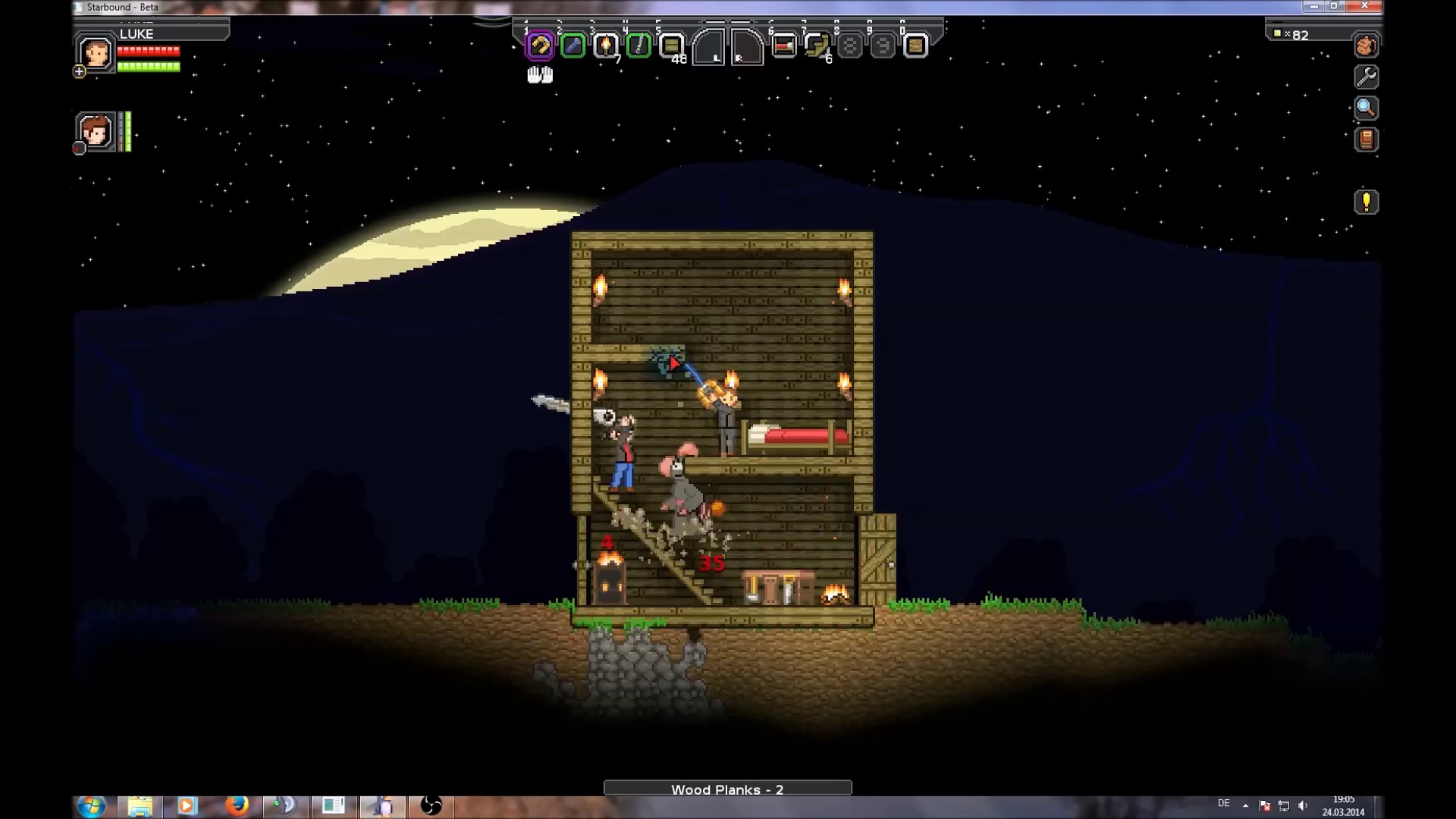The image size is (1456, 819).
Task: Click Luke's player portrait
Action: coord(96,54)
